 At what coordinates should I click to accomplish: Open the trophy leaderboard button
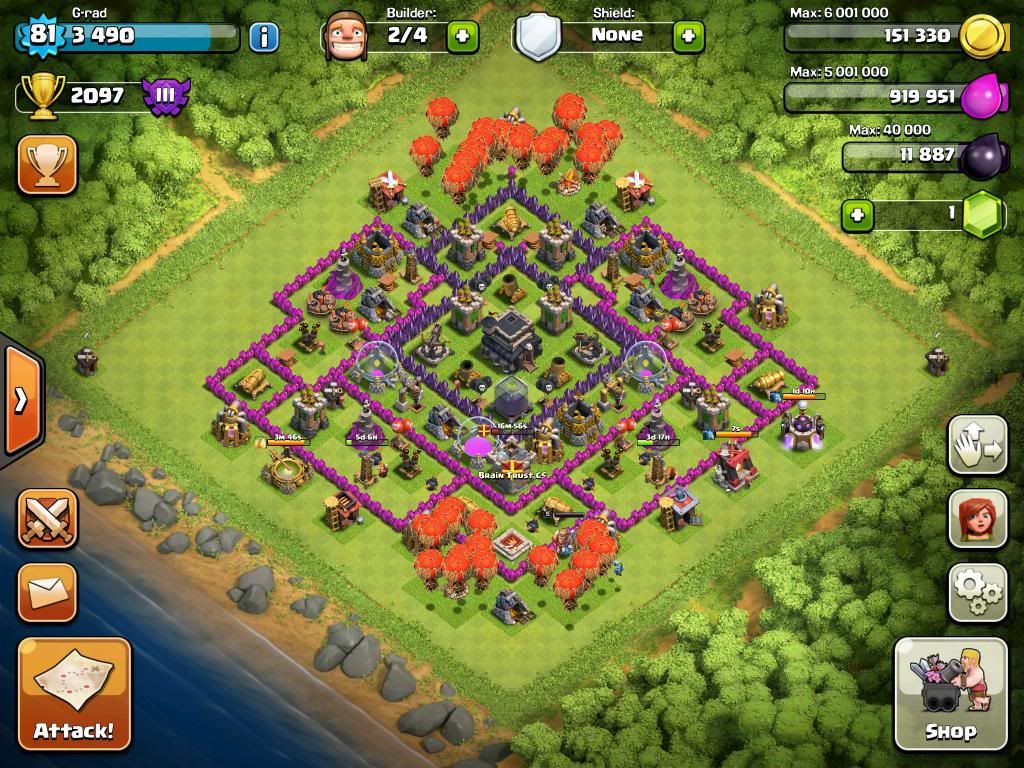pyautogui.click(x=47, y=164)
